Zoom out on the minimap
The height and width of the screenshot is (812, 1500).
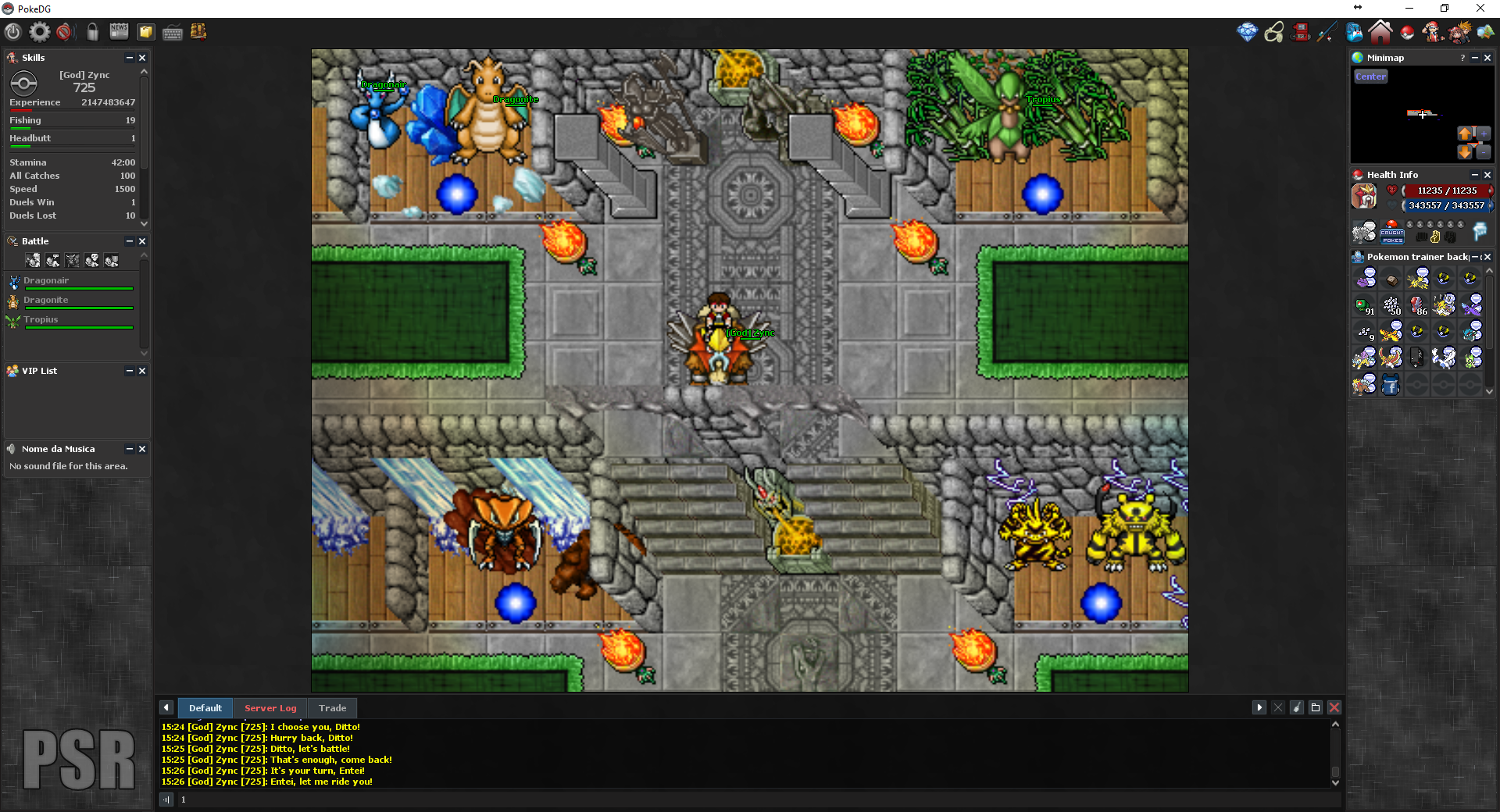pyautogui.click(x=1484, y=152)
